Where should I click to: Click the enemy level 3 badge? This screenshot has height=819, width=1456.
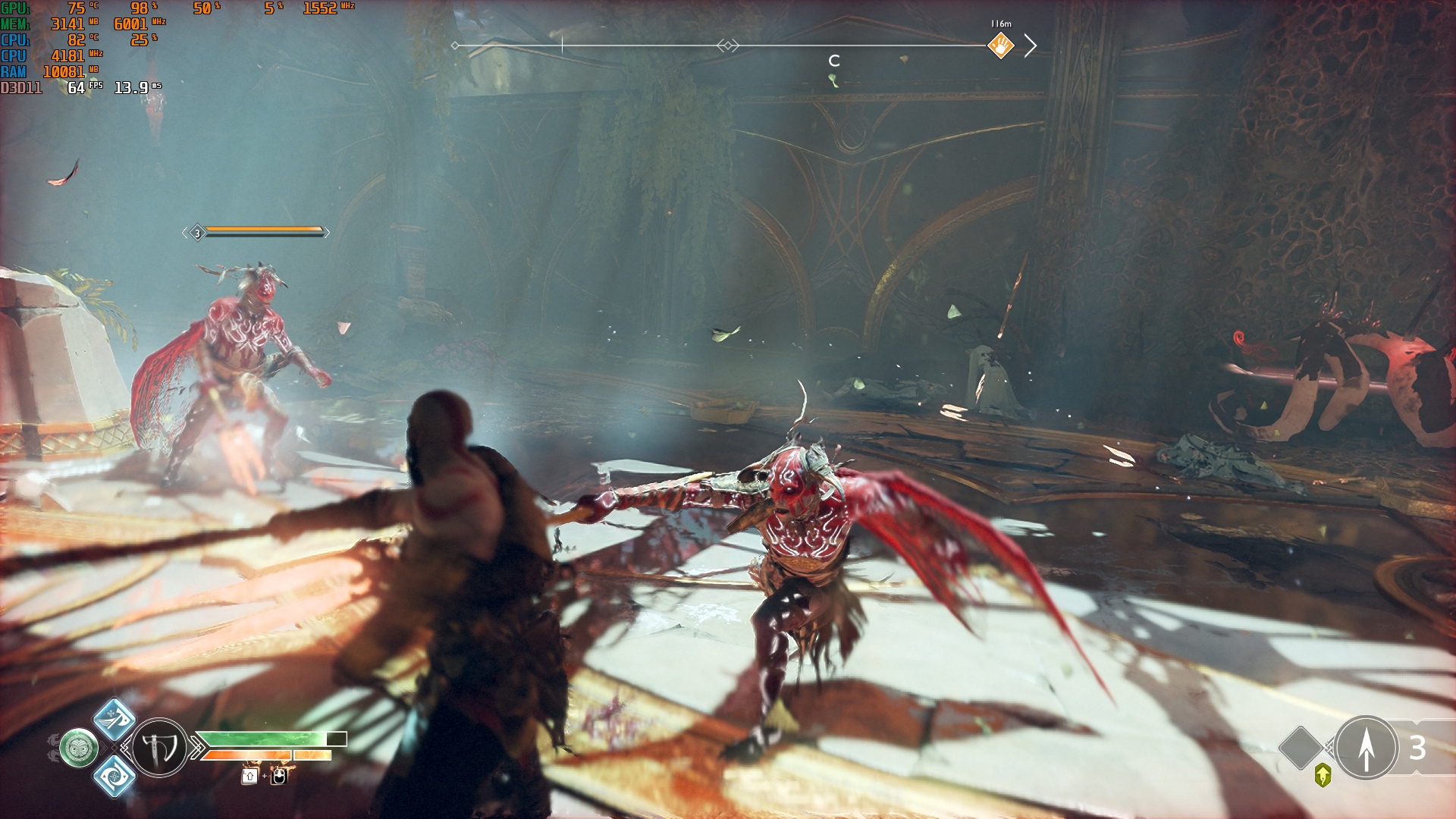pyautogui.click(x=197, y=233)
